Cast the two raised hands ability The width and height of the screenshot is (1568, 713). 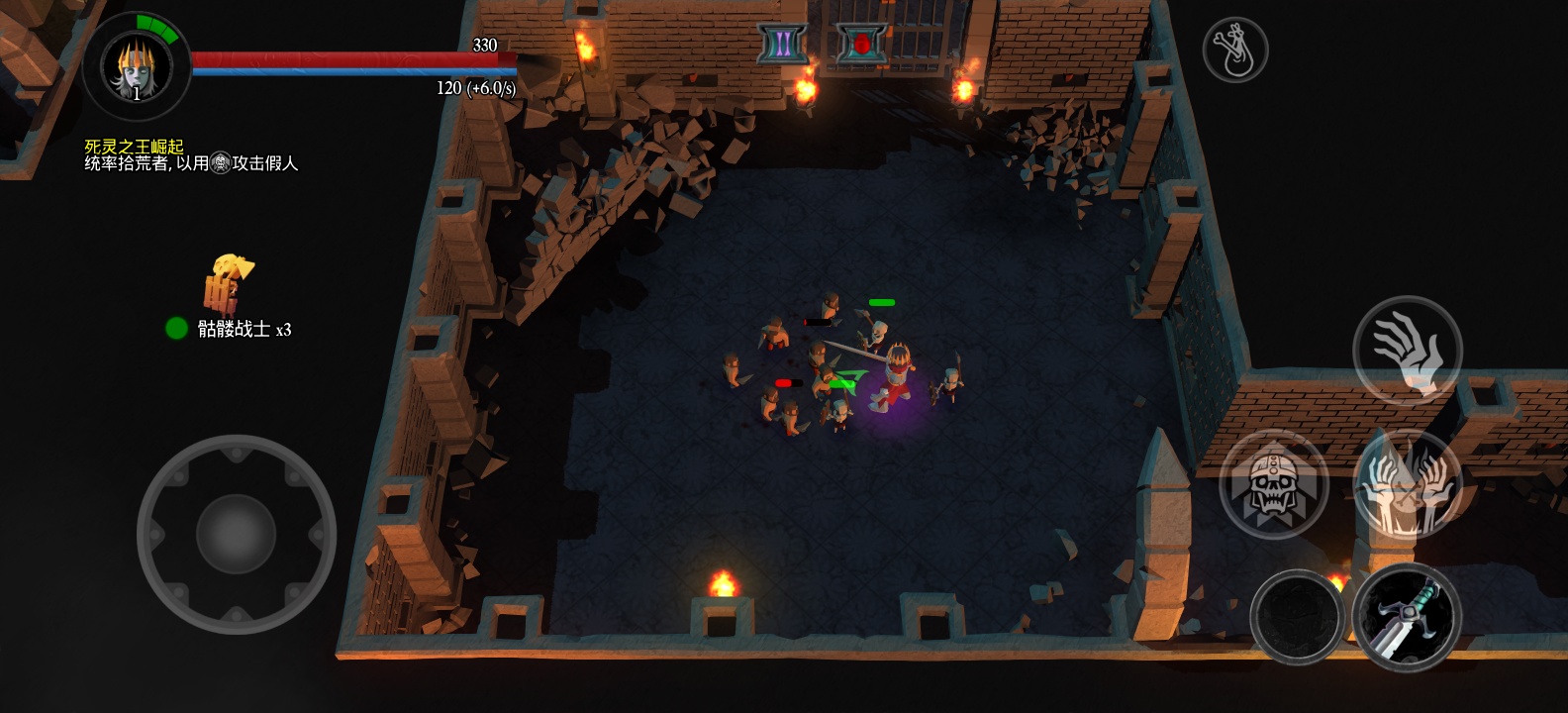coord(1407,485)
